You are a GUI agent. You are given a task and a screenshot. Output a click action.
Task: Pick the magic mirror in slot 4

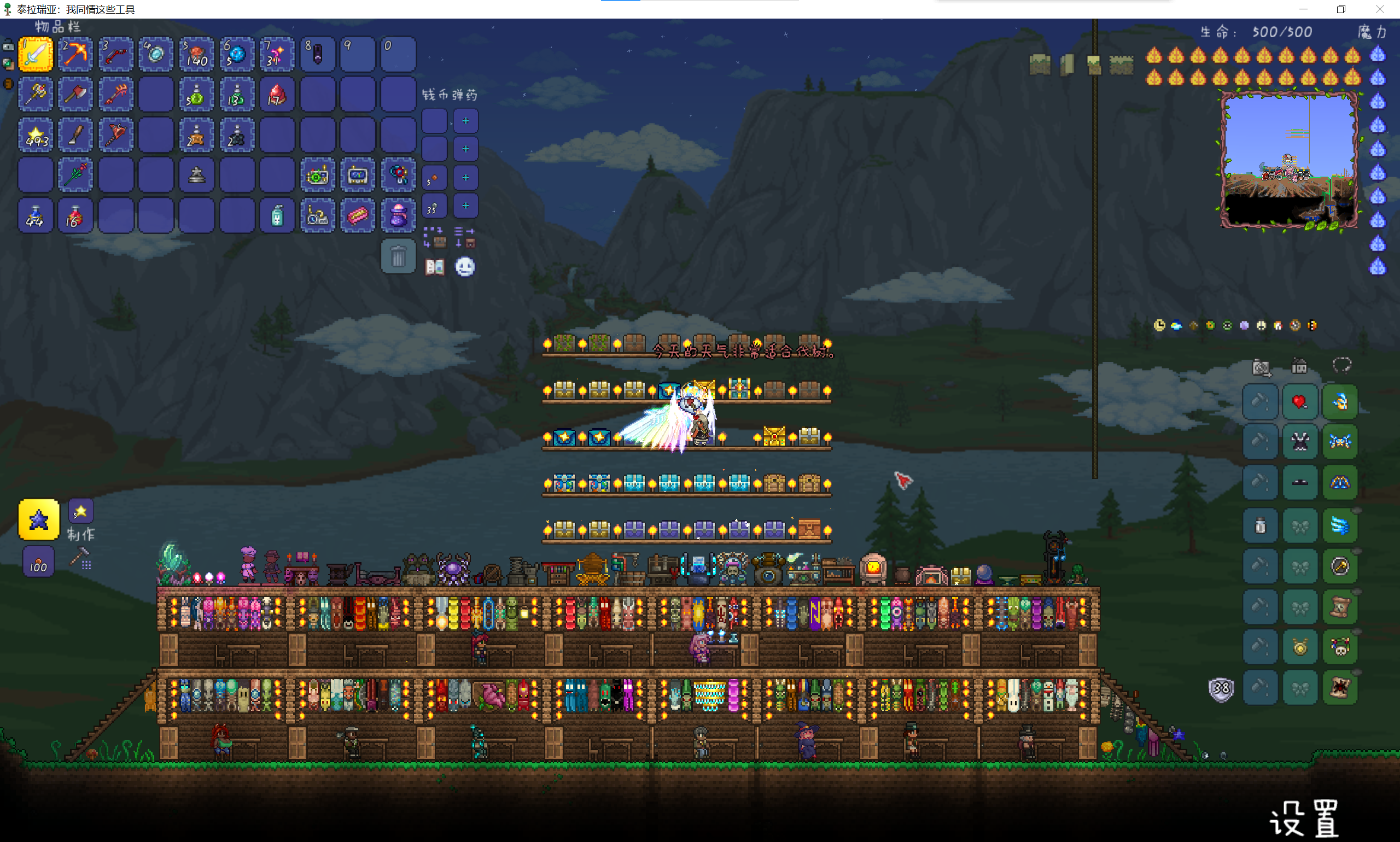tap(156, 55)
